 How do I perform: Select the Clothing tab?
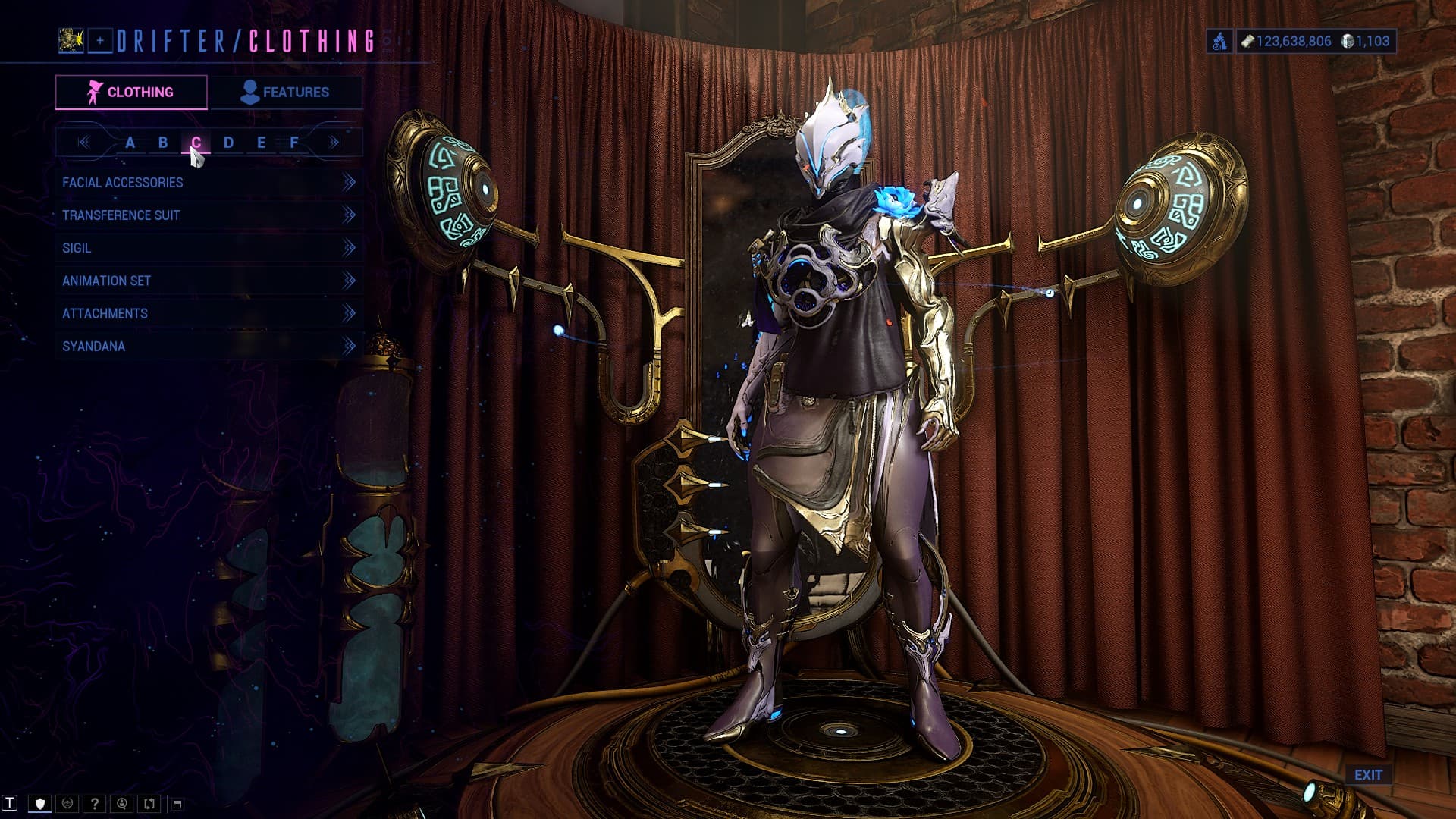(x=131, y=93)
